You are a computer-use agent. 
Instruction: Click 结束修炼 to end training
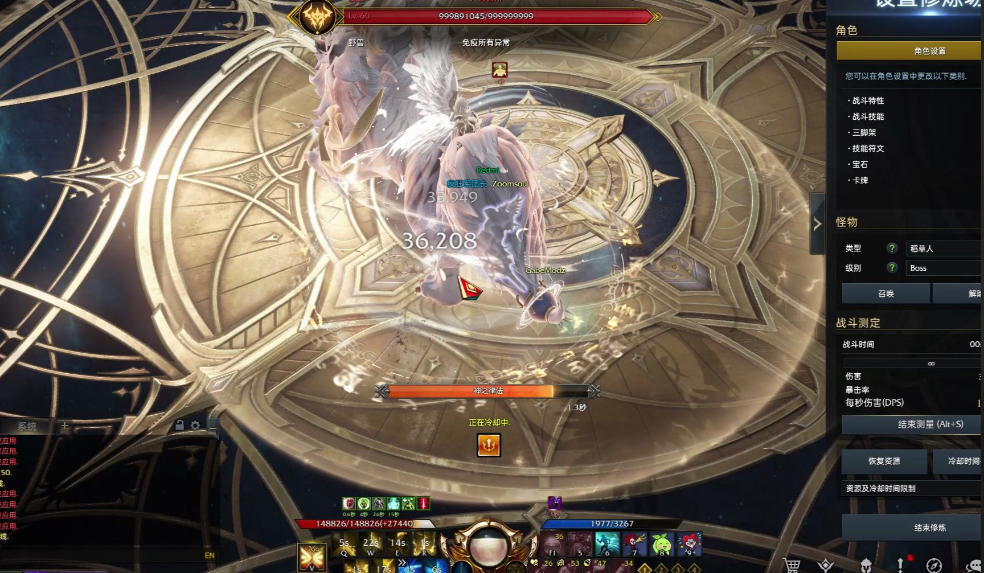pos(912,528)
